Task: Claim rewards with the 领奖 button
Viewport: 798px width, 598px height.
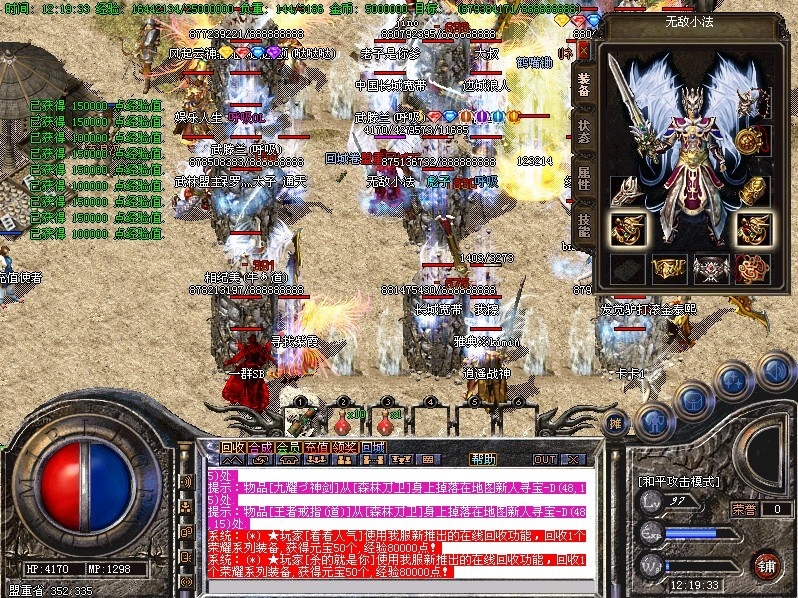Action: (345, 447)
